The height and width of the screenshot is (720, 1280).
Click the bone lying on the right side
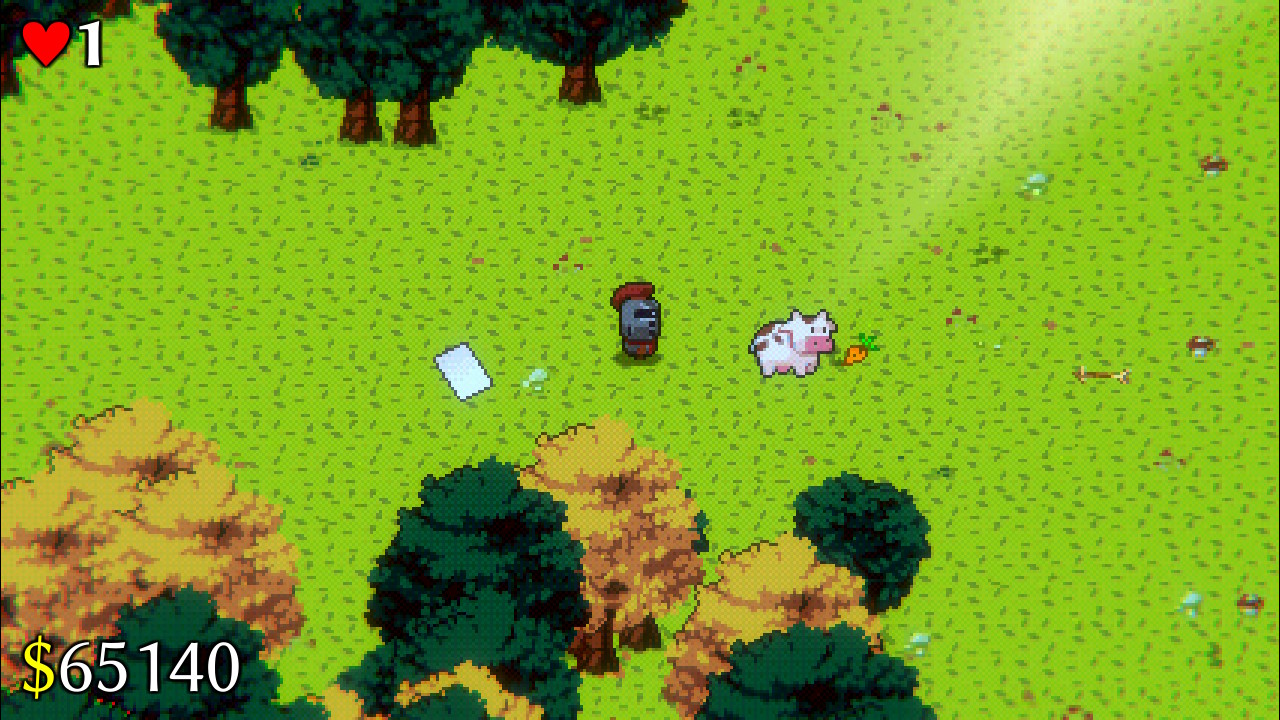[x=1102, y=373]
